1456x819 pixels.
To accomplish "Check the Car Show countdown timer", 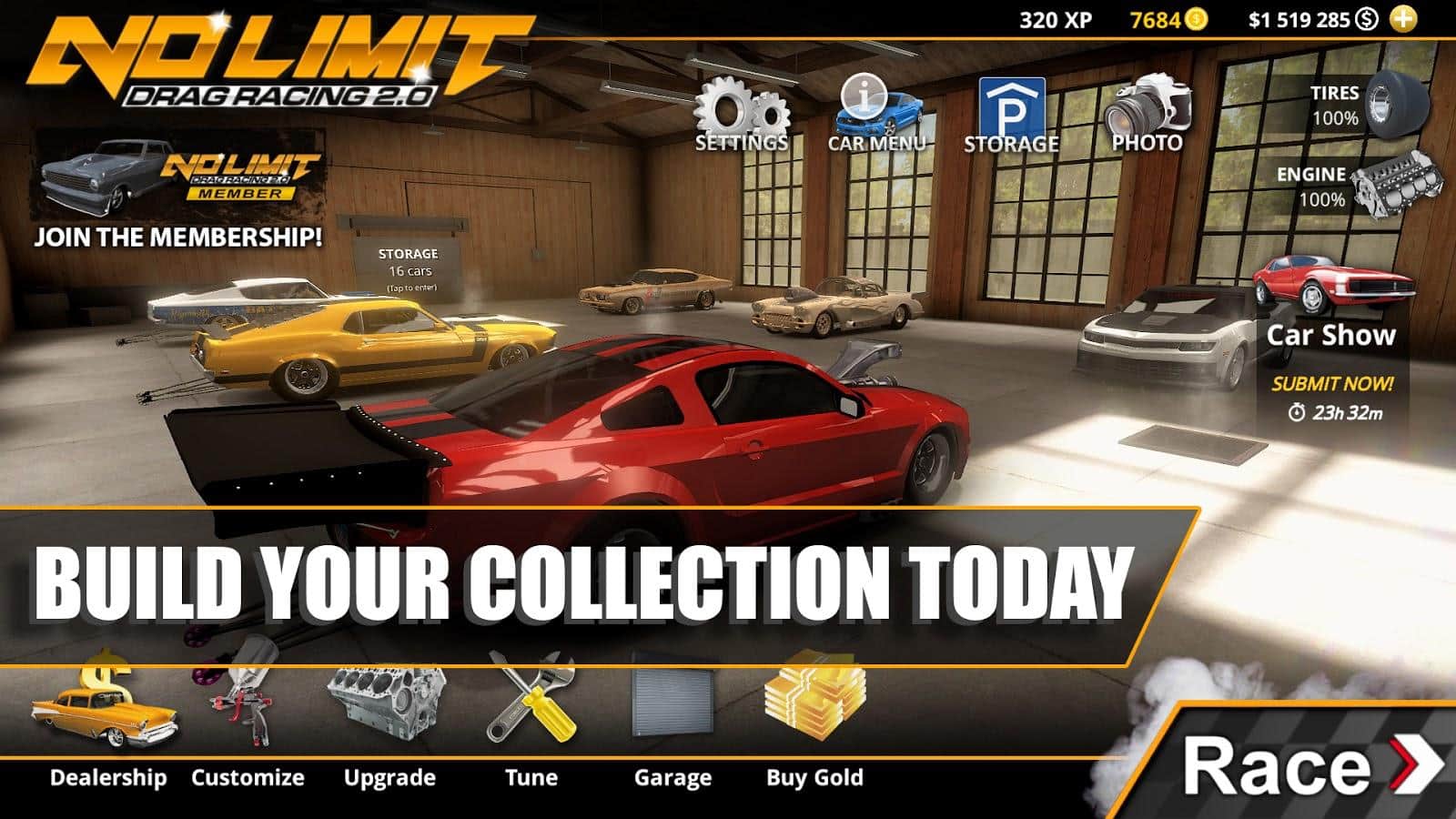I will pos(1336,412).
